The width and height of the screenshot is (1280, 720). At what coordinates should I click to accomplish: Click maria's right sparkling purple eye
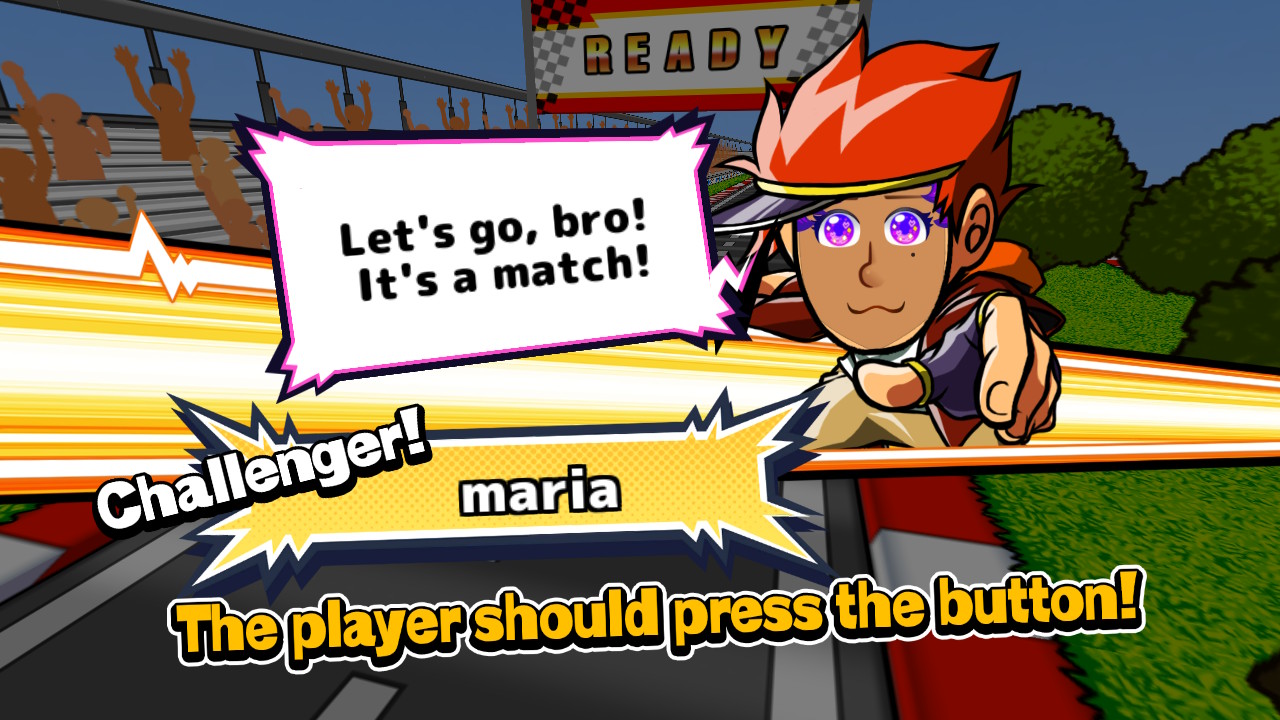905,227
